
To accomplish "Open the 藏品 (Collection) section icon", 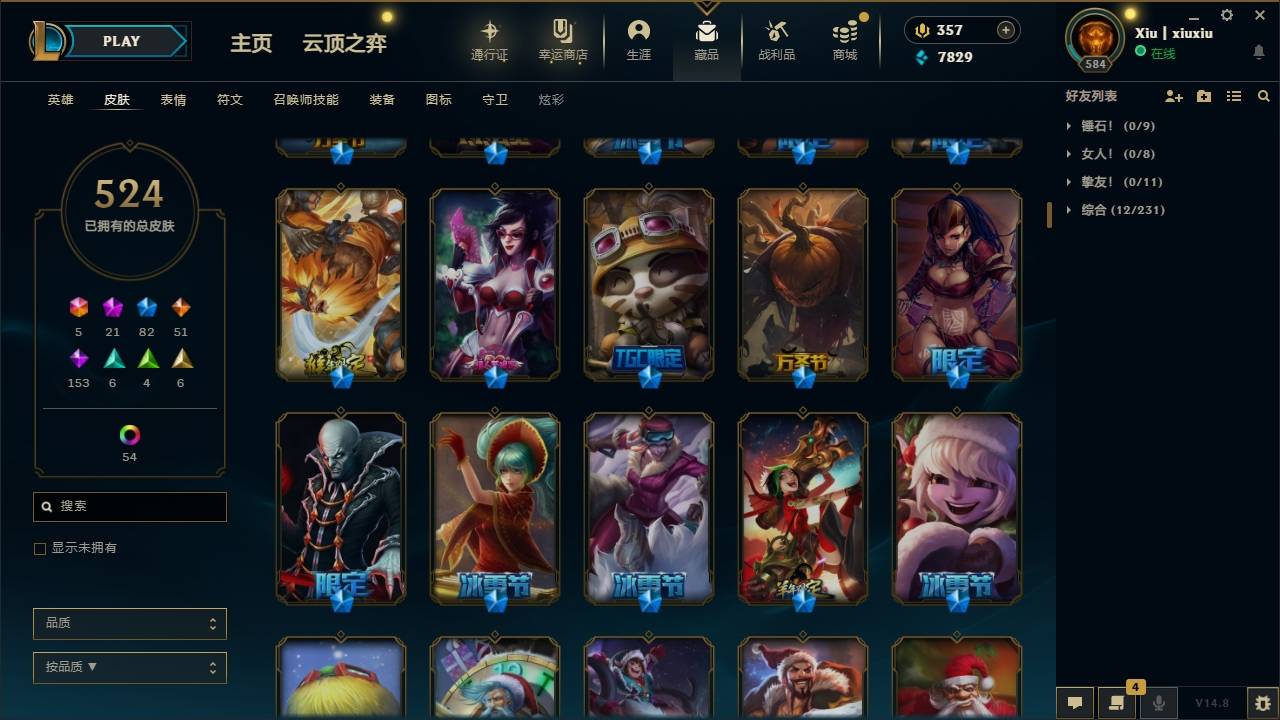I will pyautogui.click(x=706, y=40).
